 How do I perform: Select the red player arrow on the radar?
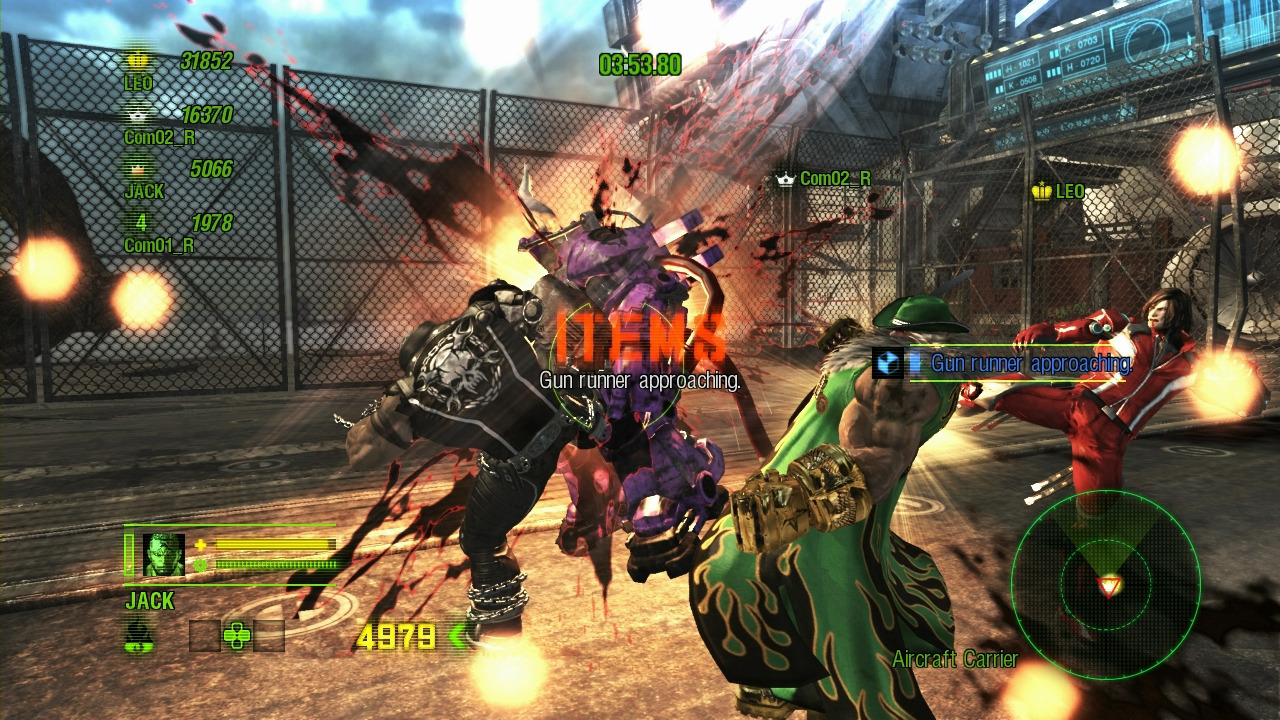1108,586
